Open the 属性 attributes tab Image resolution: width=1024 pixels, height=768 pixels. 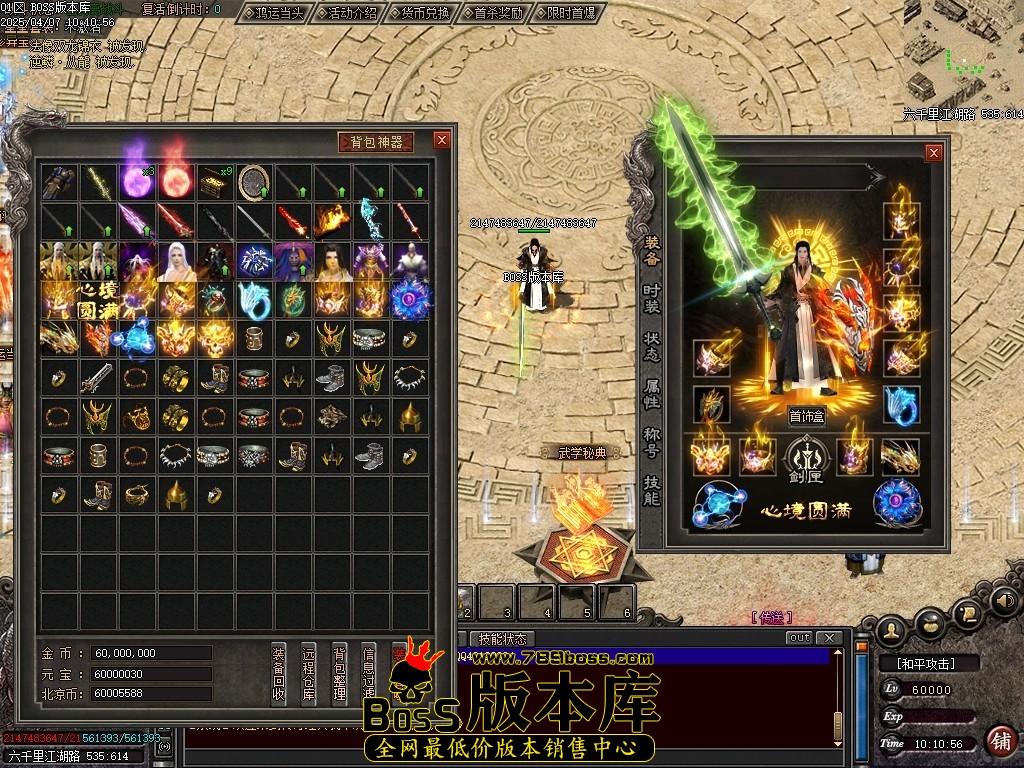point(651,394)
